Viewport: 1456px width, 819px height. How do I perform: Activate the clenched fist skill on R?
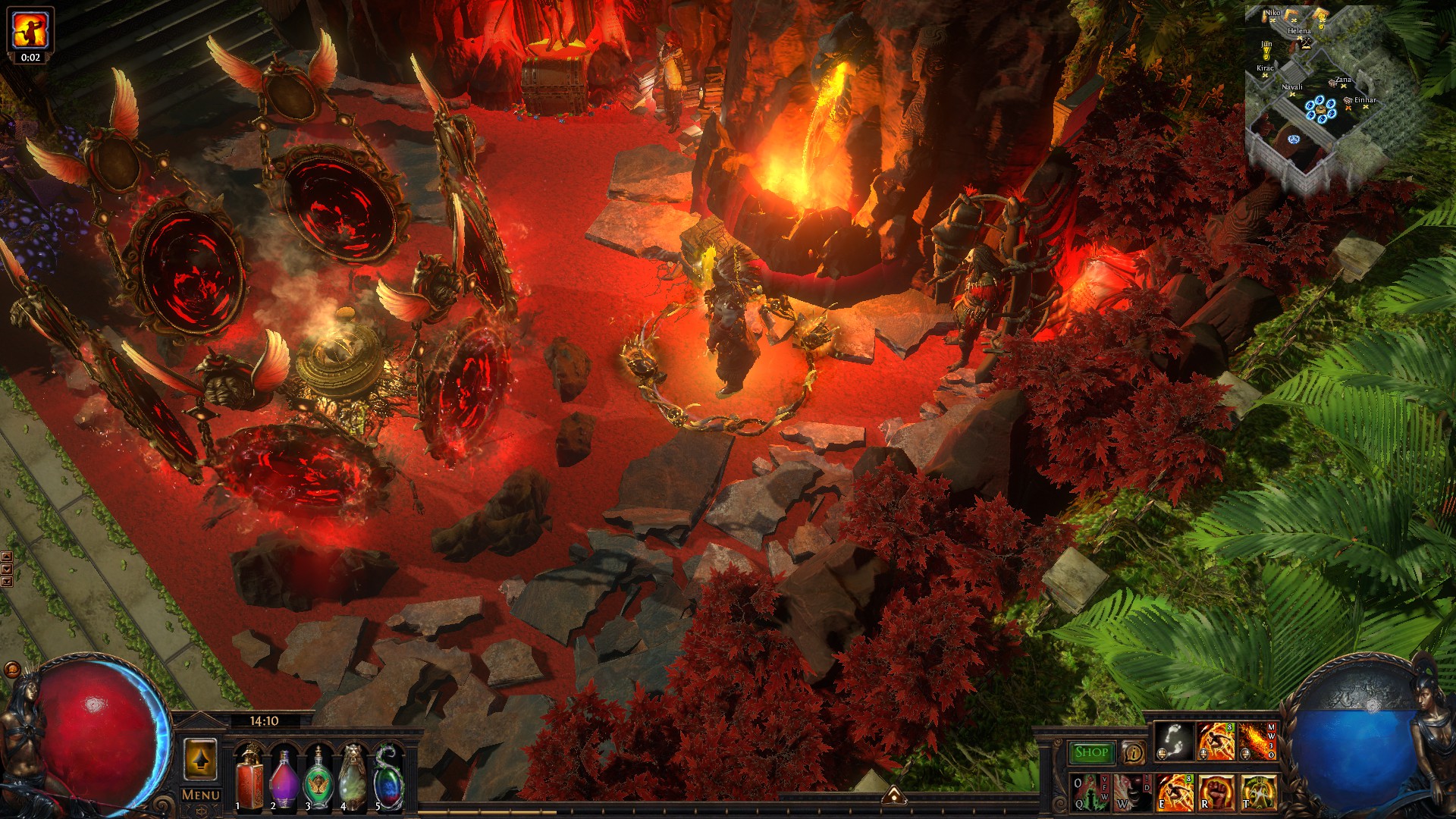pos(1216,792)
